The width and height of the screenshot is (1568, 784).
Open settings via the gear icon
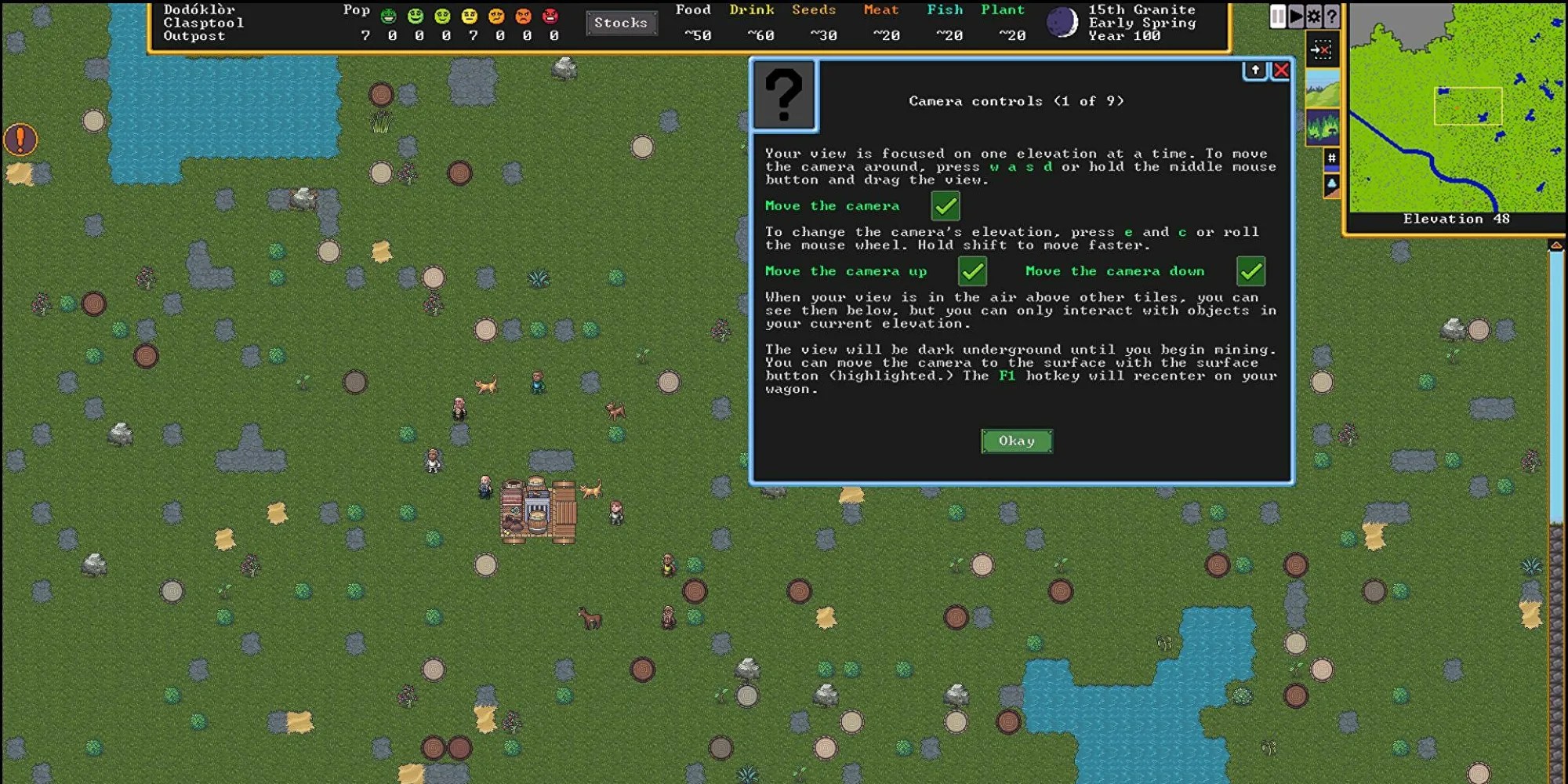(1314, 16)
